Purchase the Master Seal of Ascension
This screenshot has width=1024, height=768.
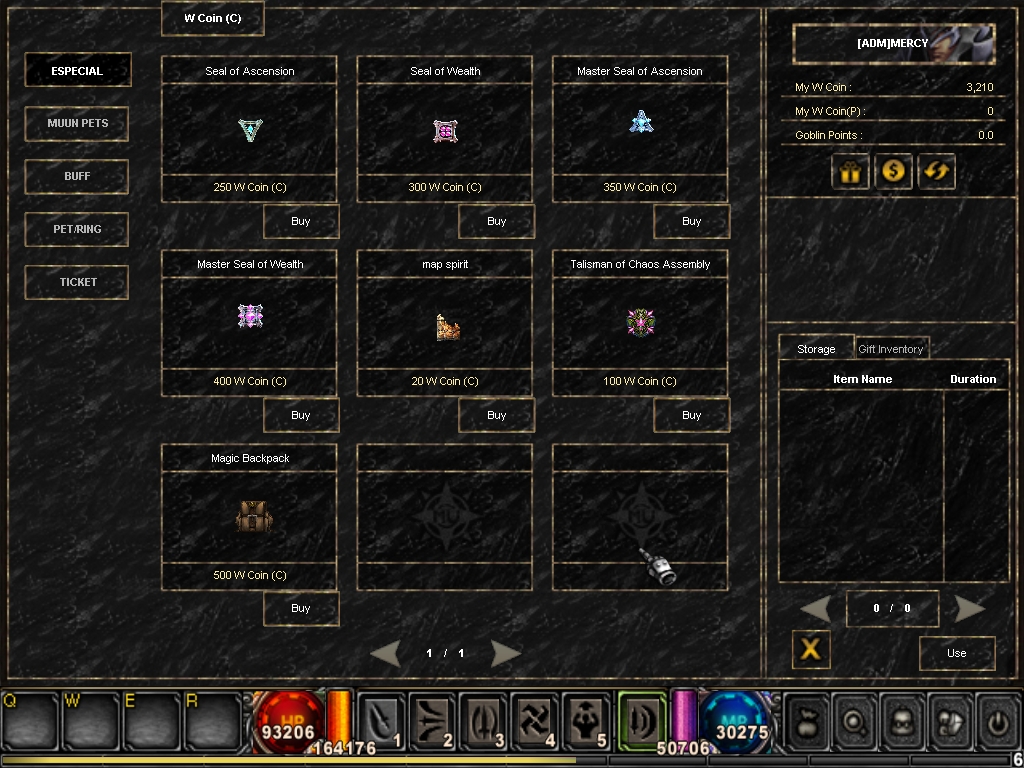click(x=691, y=221)
